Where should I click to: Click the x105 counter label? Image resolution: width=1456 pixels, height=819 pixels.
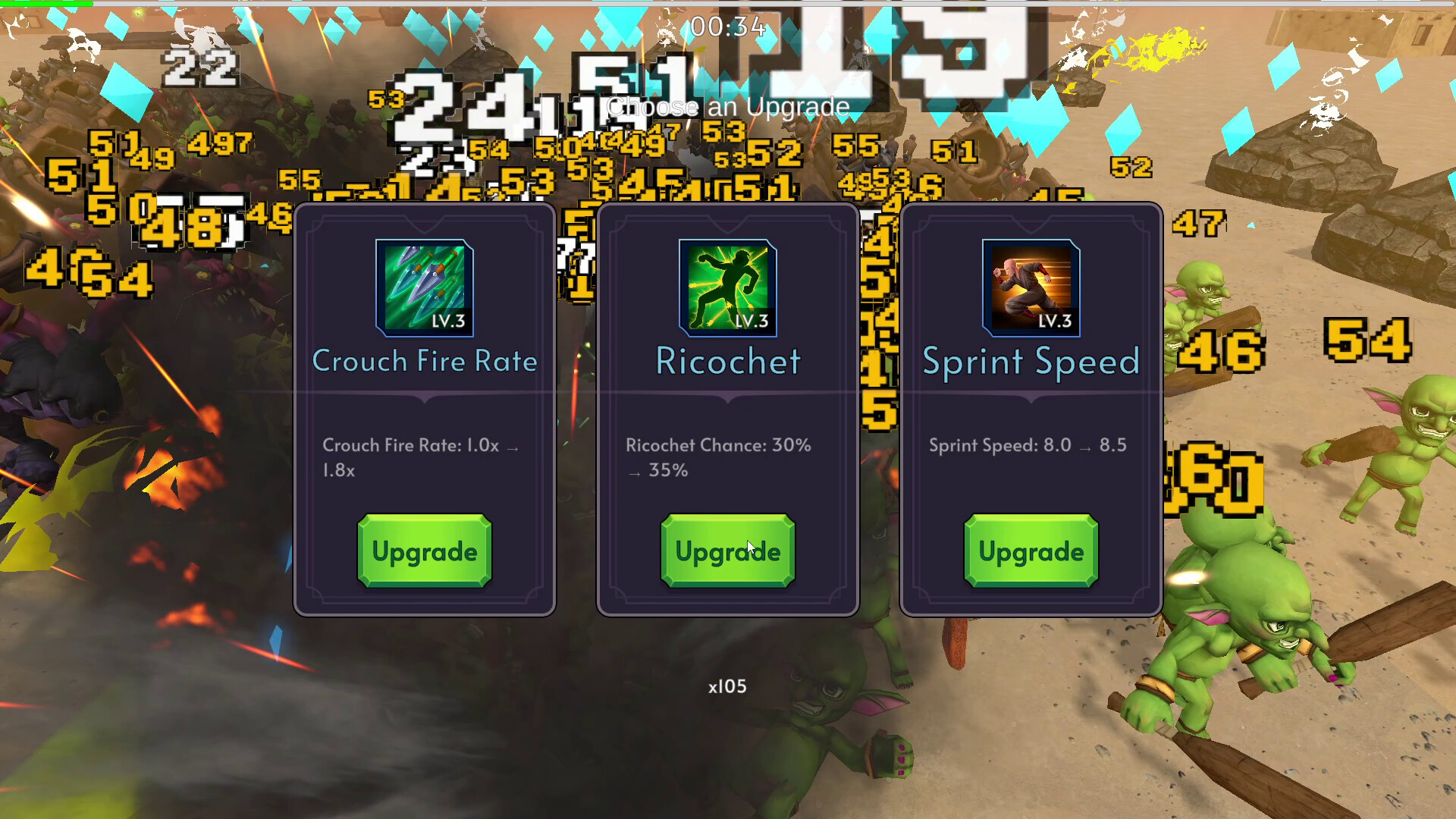726,686
